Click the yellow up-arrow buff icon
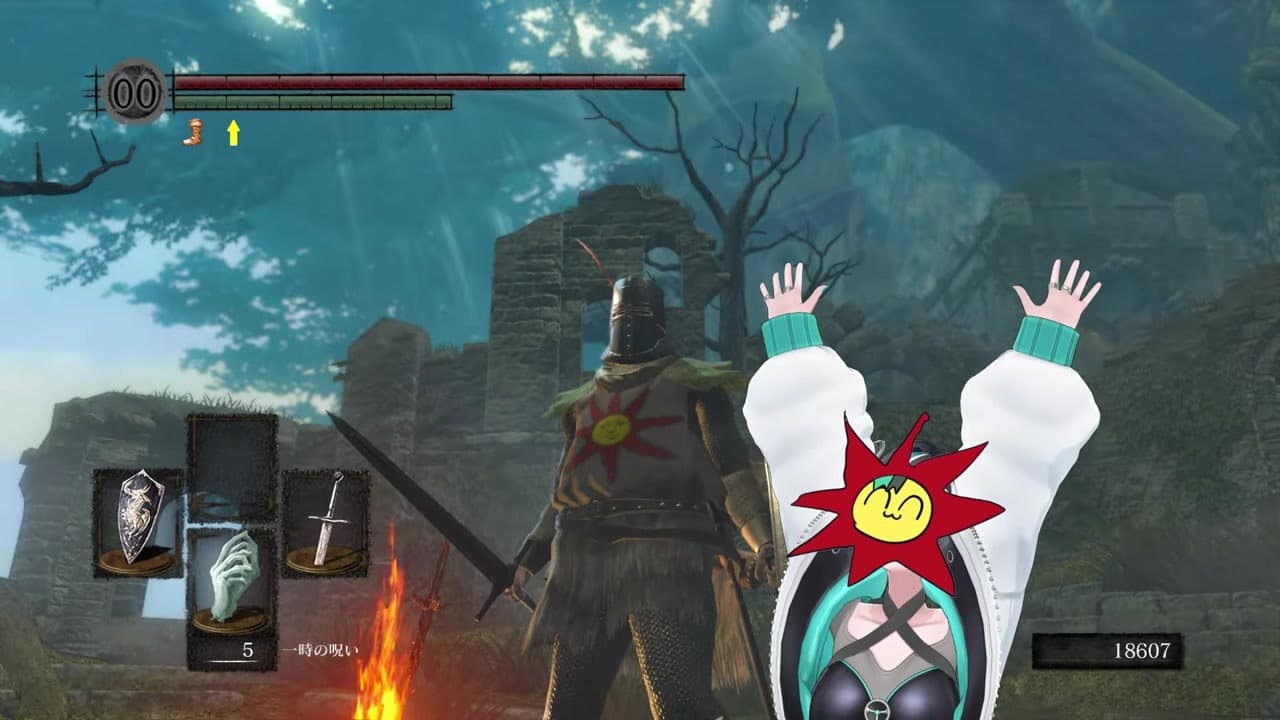1280x720 pixels. click(x=233, y=132)
